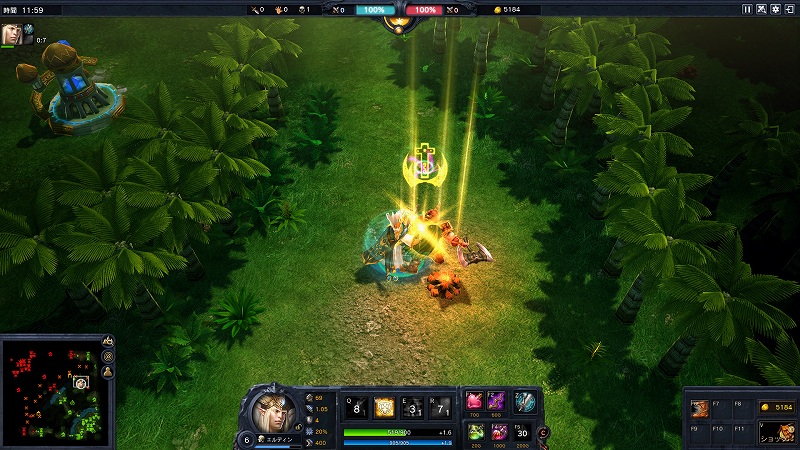800x450 pixels.
Task: Use the pink potion priced 700
Action: (x=474, y=402)
